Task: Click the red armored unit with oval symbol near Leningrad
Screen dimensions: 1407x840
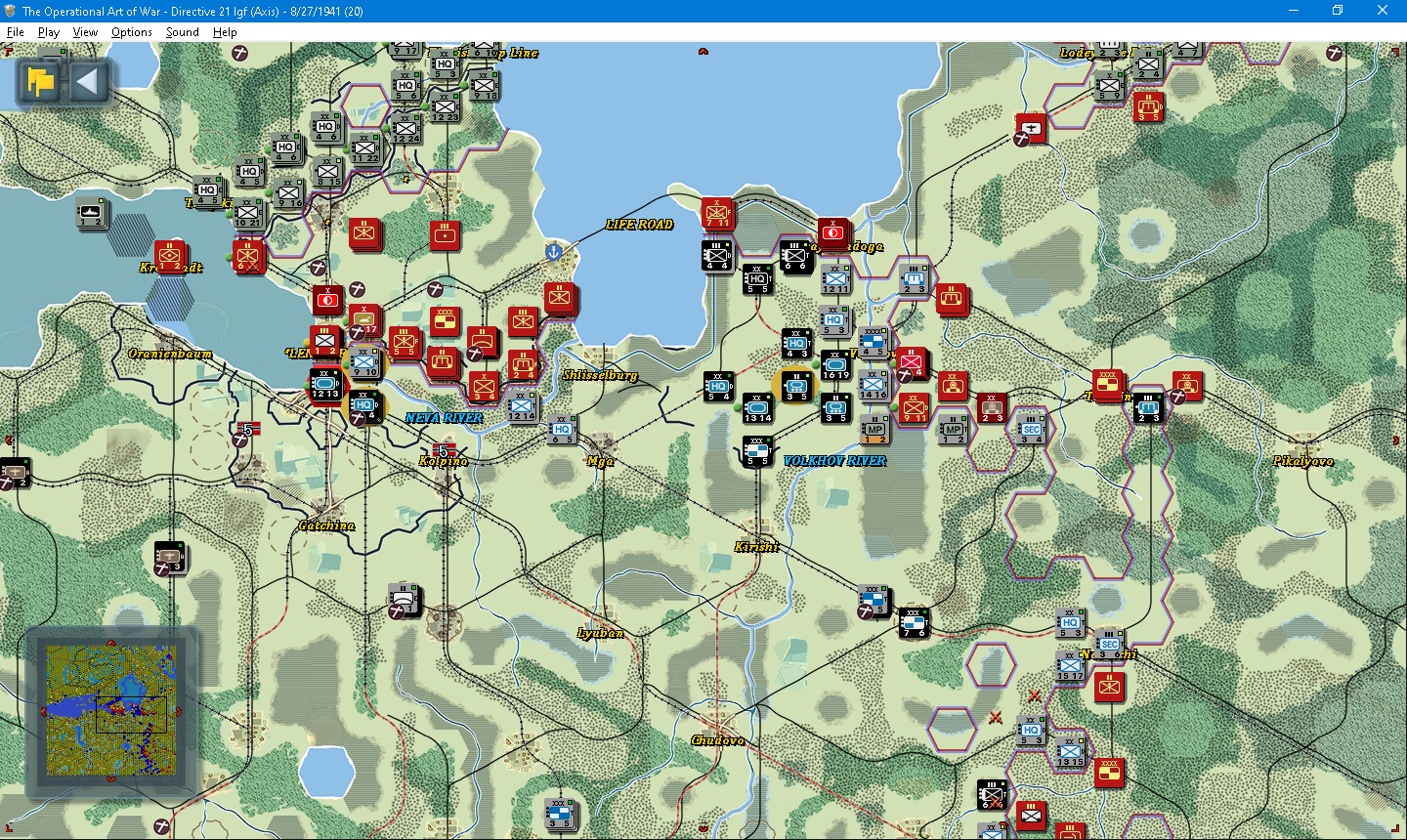Action: 328,301
